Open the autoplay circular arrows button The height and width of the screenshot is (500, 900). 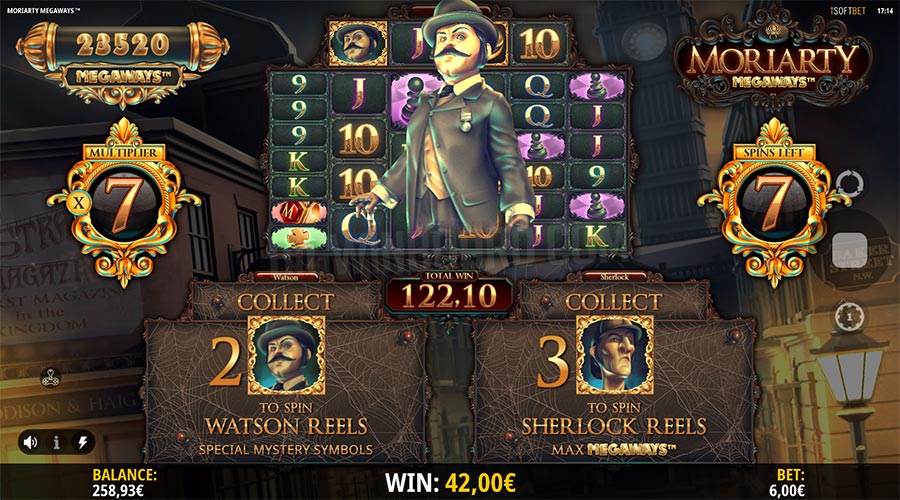click(847, 184)
